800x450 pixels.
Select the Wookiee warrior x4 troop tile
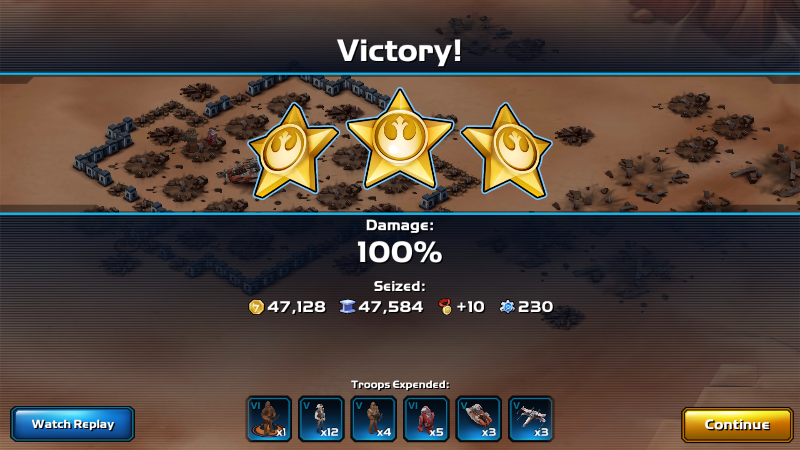(x=374, y=419)
